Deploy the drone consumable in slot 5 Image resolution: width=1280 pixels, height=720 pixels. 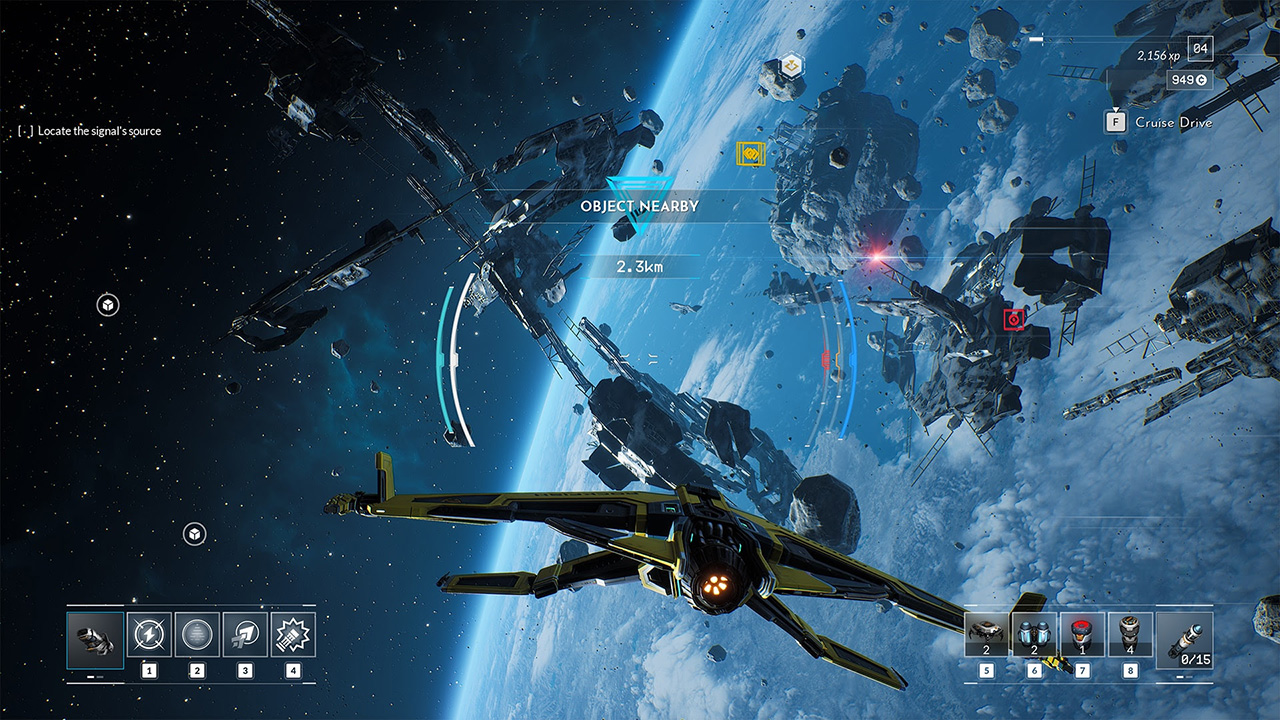coord(986,633)
